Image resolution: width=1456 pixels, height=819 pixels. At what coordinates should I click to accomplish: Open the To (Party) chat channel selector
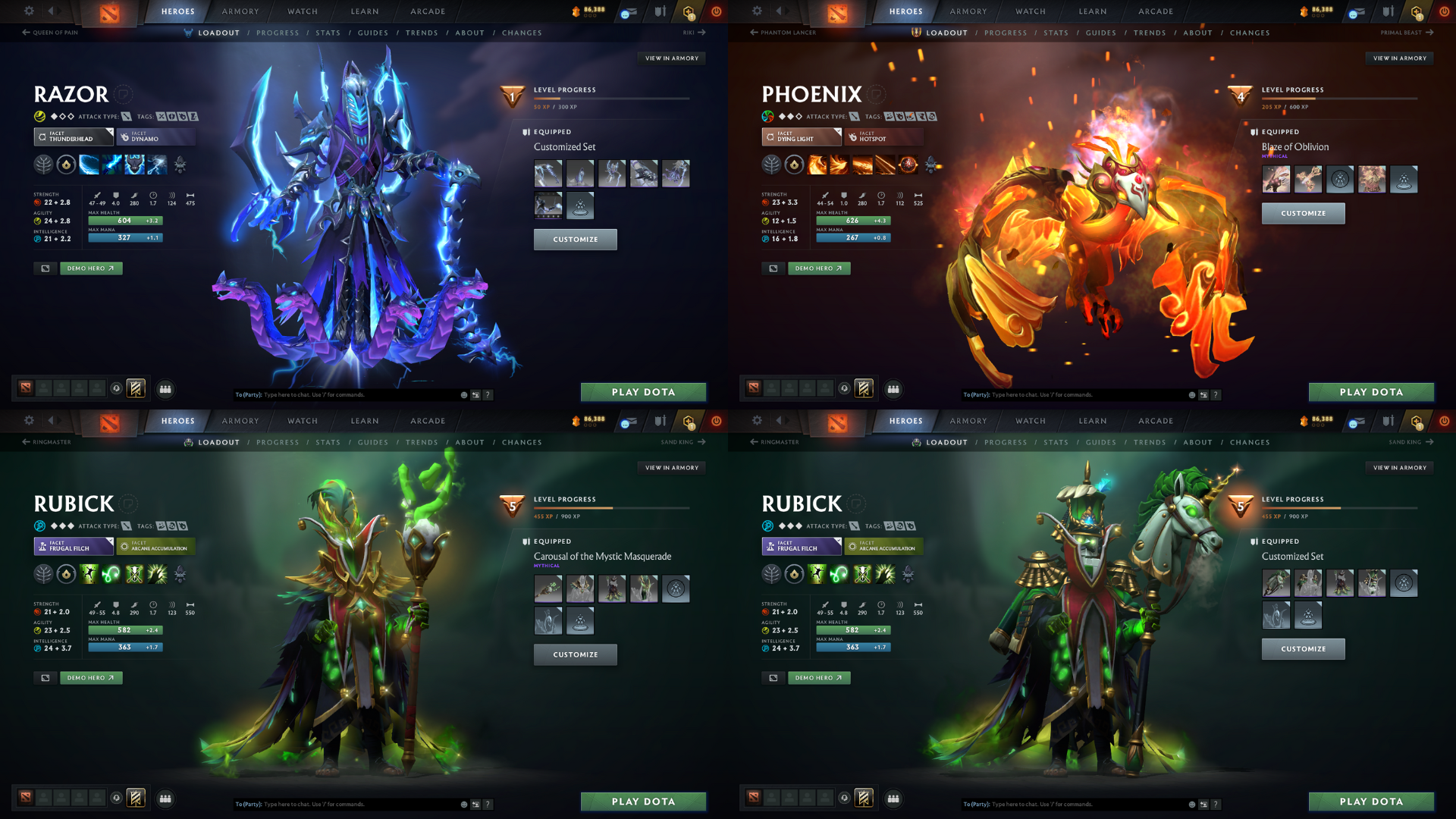click(248, 394)
